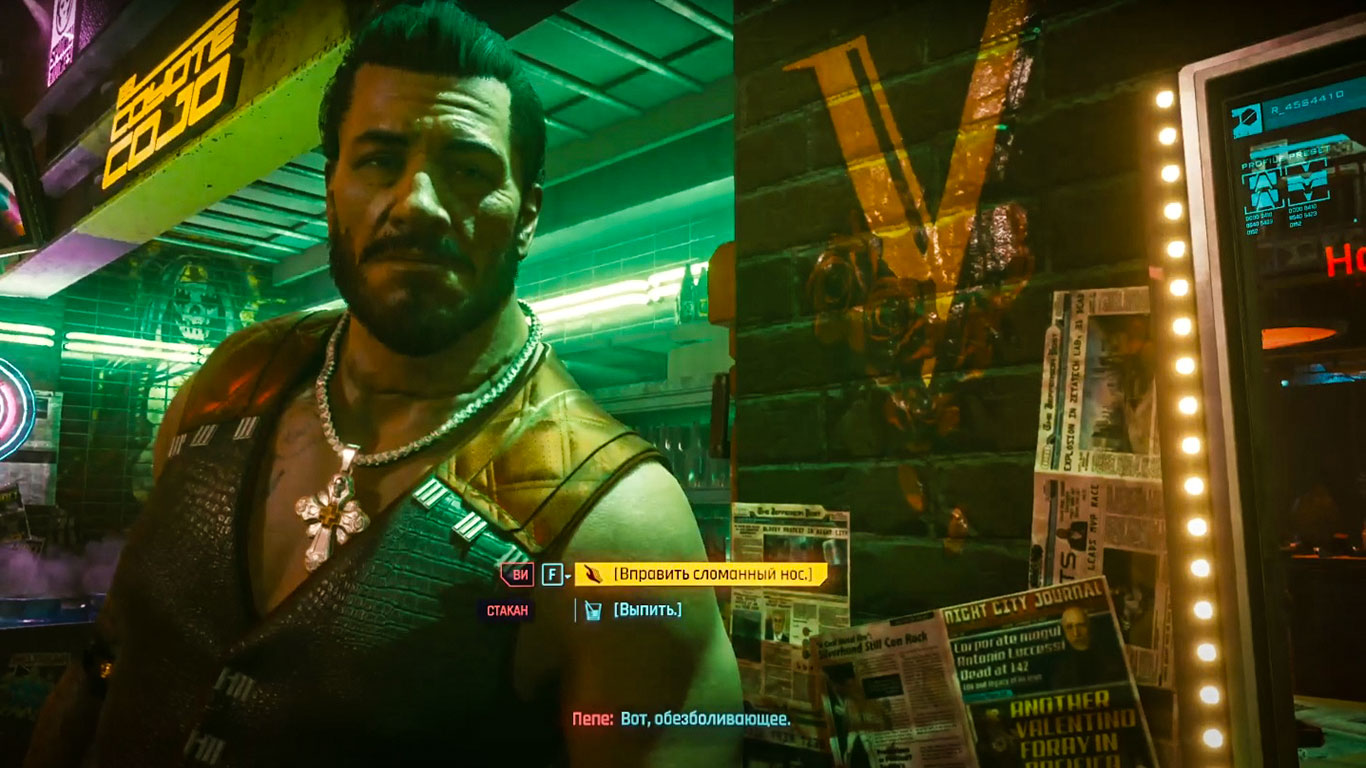This screenshot has width=1366, height=768.
Task: Click the red ВИ speaker tag
Action: tap(519, 574)
